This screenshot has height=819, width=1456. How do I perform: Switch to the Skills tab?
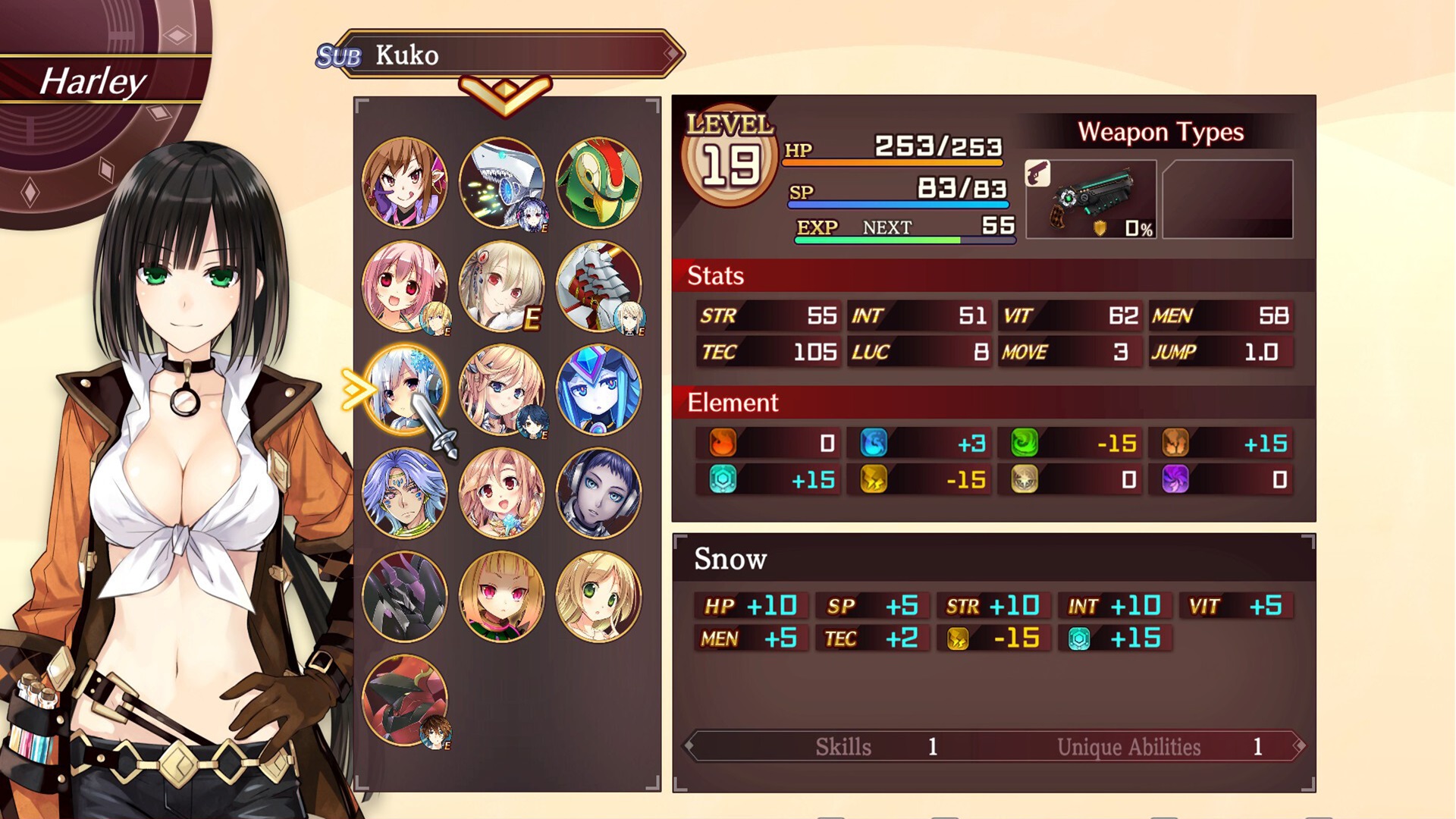843,747
